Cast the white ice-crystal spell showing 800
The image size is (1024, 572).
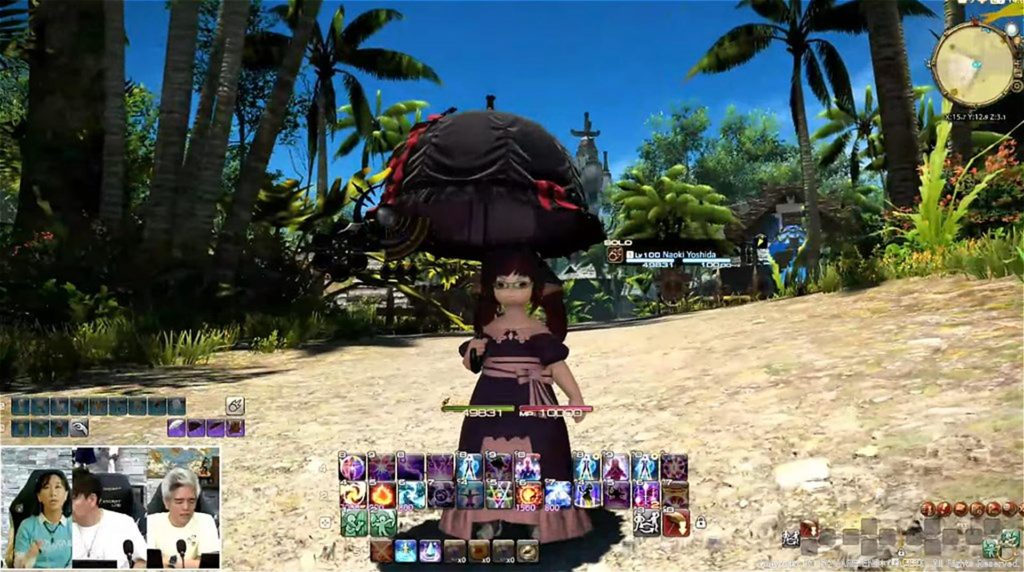pos(558,494)
